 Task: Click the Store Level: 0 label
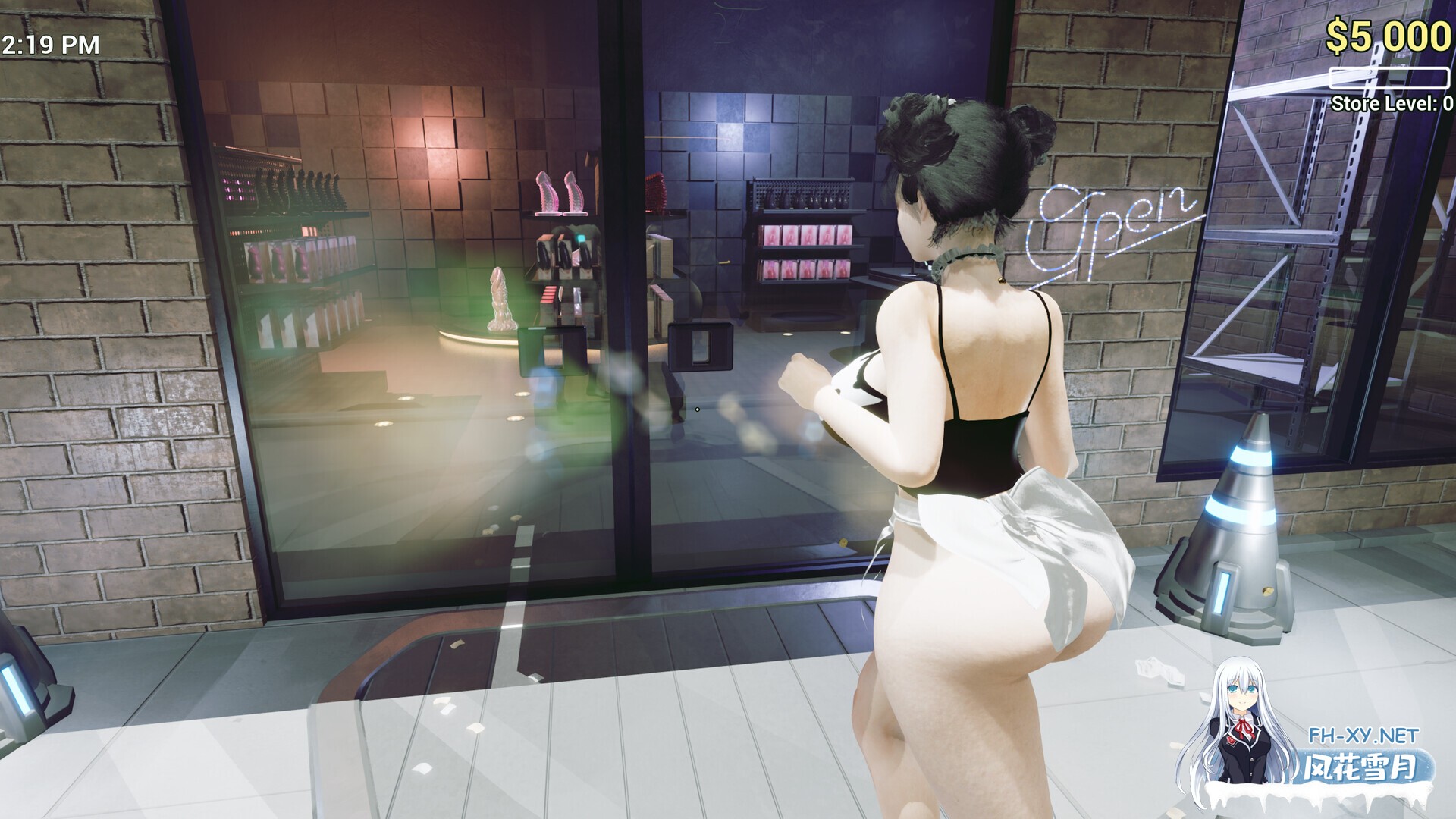pyautogui.click(x=1391, y=104)
